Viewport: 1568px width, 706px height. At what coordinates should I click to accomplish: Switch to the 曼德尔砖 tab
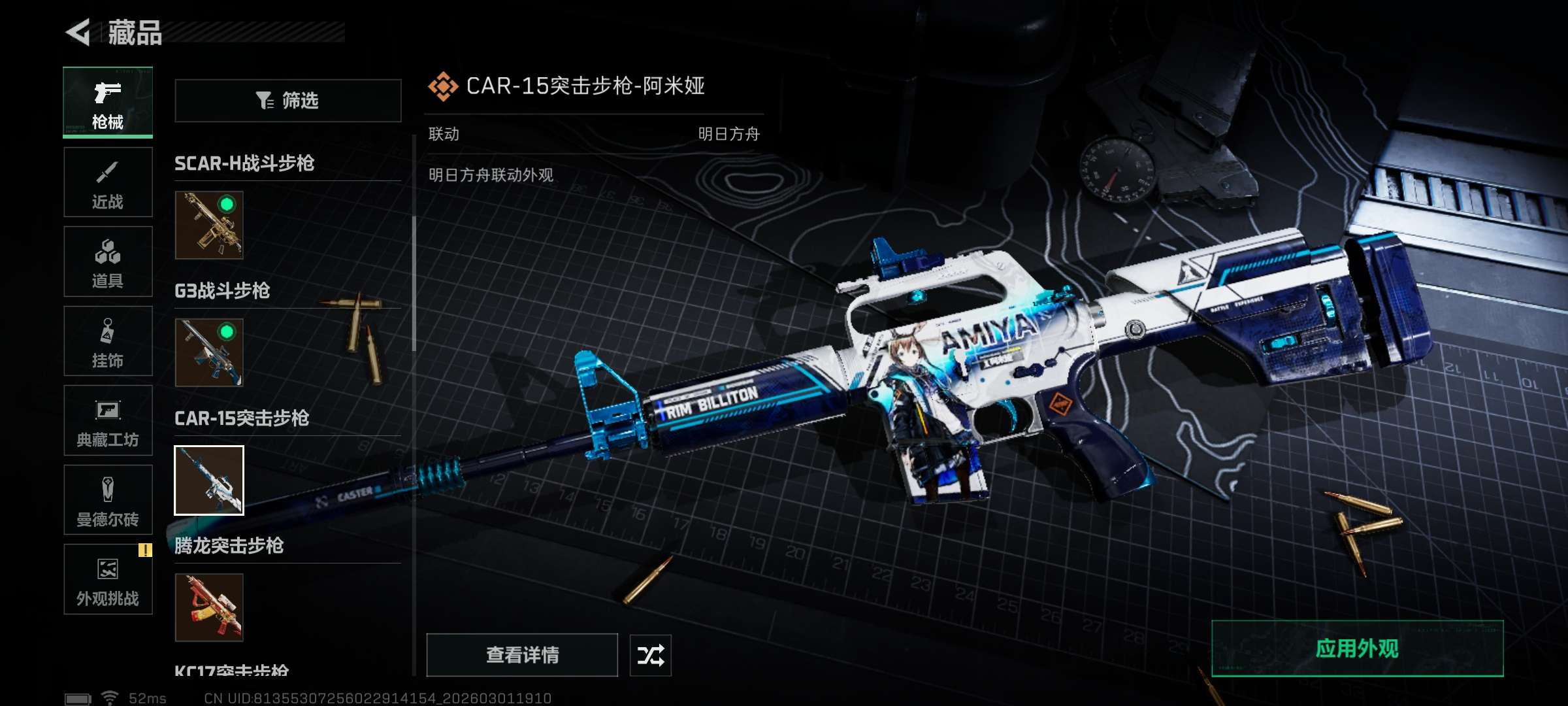[x=108, y=500]
